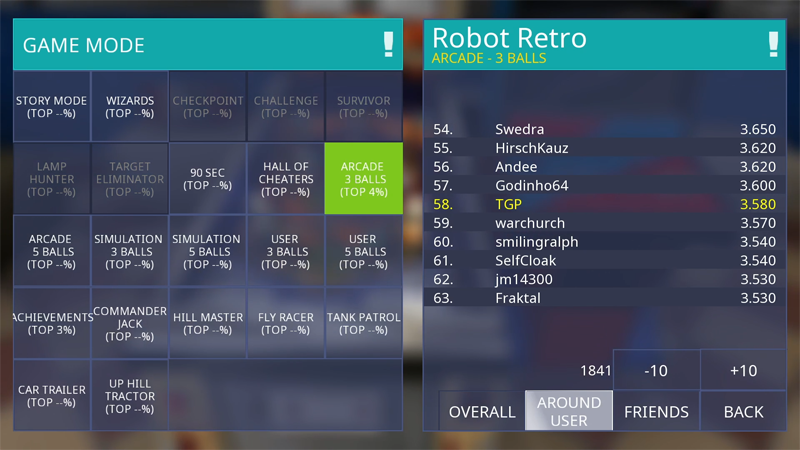Viewport: 800px width, 450px height.
Task: Open the Tank Patrol mode
Action: (363, 323)
